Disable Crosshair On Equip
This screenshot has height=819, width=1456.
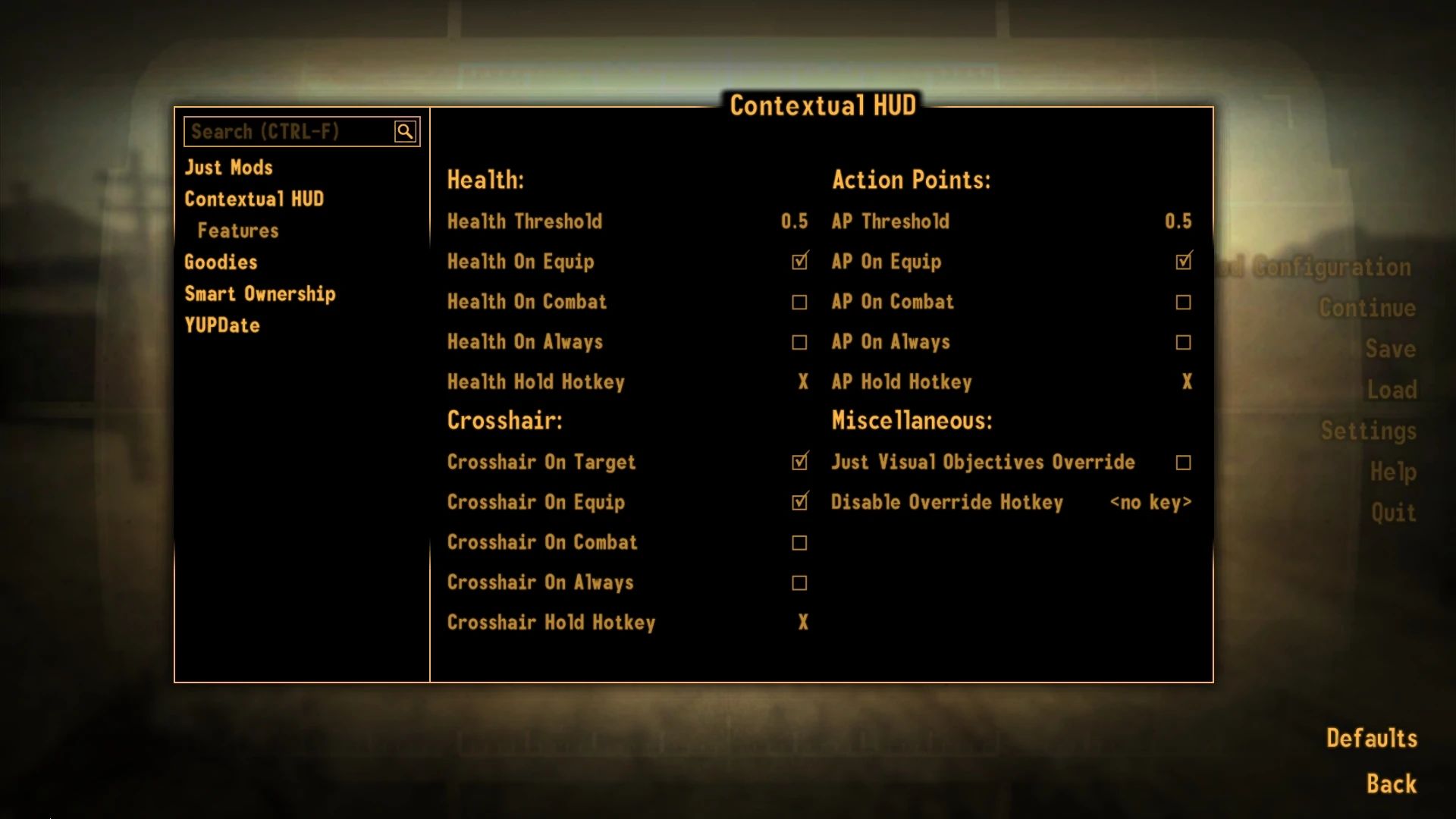point(799,502)
